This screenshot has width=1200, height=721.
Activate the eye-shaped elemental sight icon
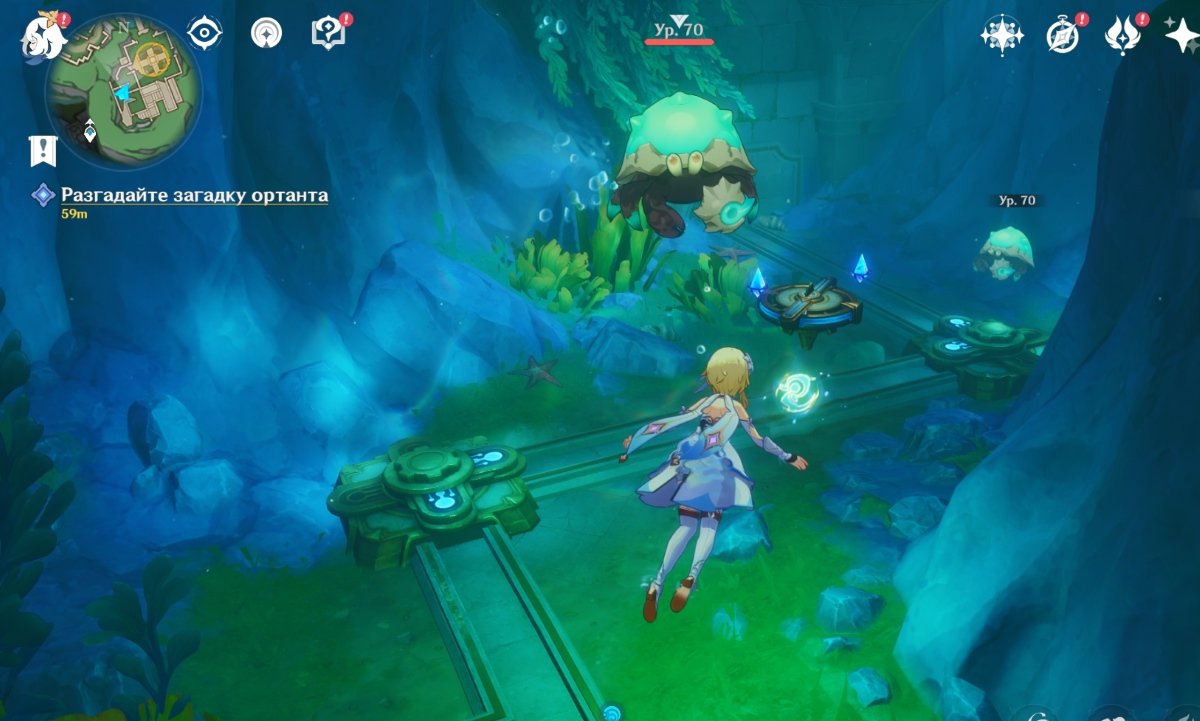[204, 33]
